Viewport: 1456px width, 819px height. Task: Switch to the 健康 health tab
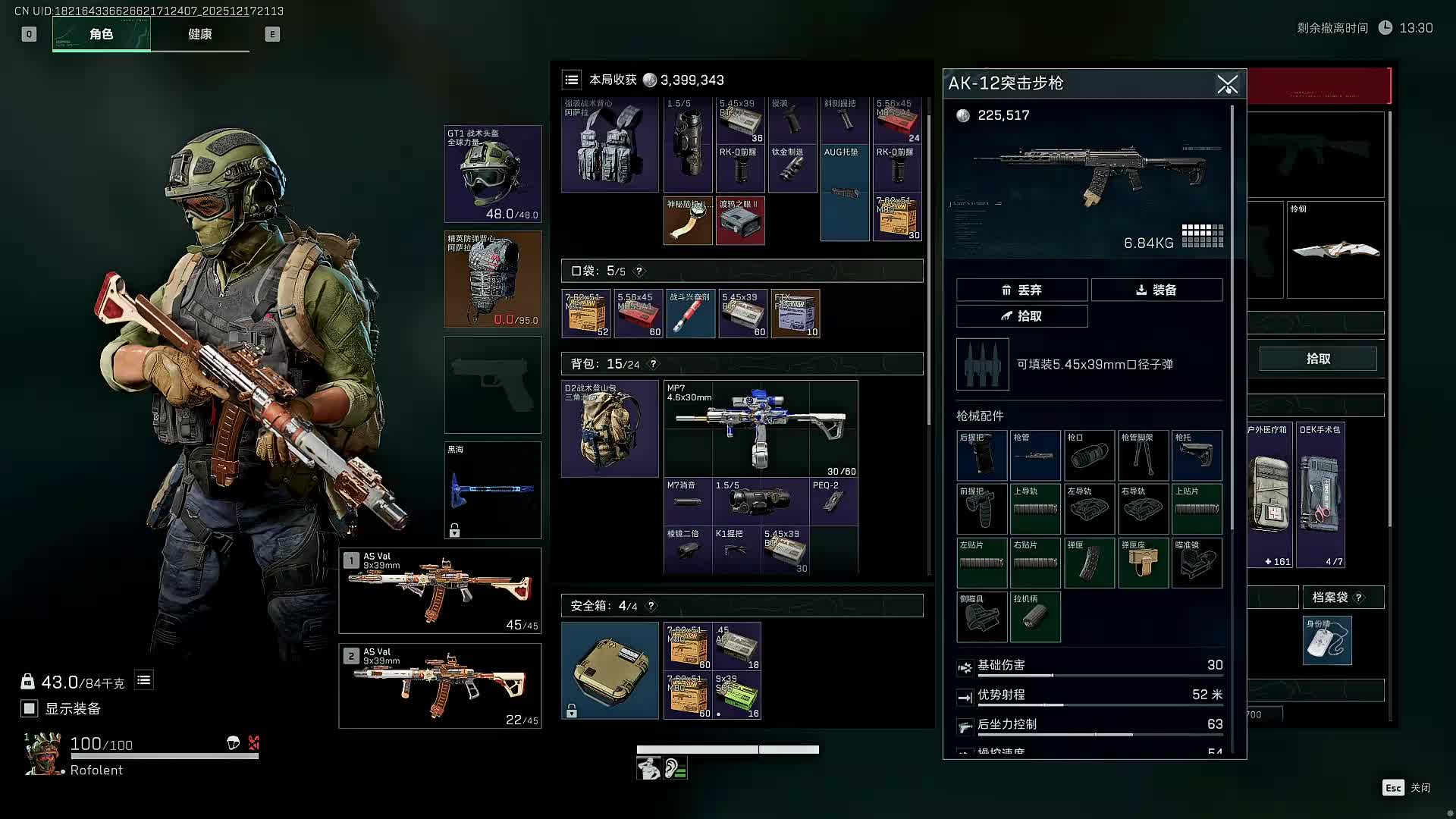tap(200, 34)
